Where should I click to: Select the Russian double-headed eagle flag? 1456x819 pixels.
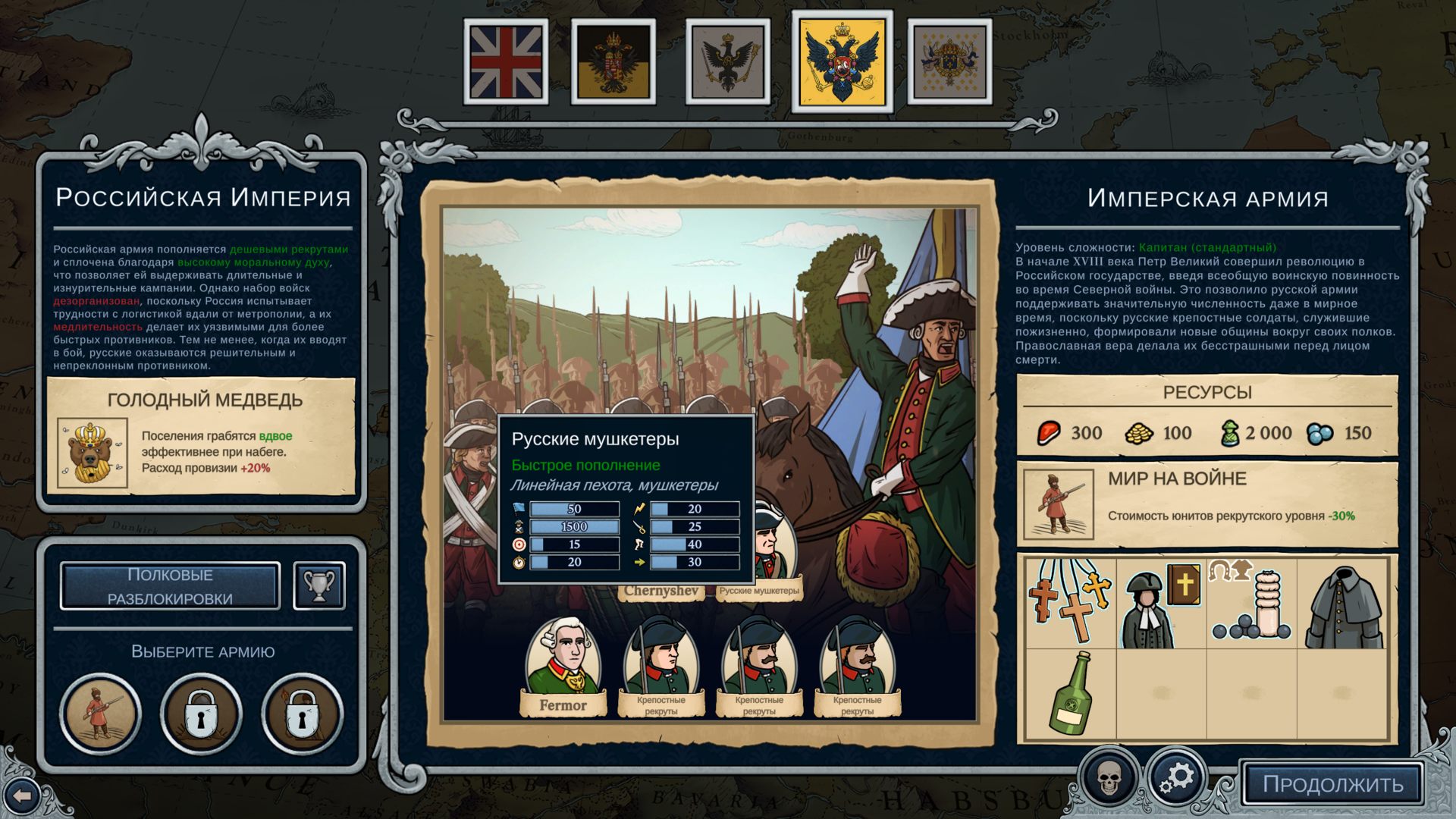[842, 62]
